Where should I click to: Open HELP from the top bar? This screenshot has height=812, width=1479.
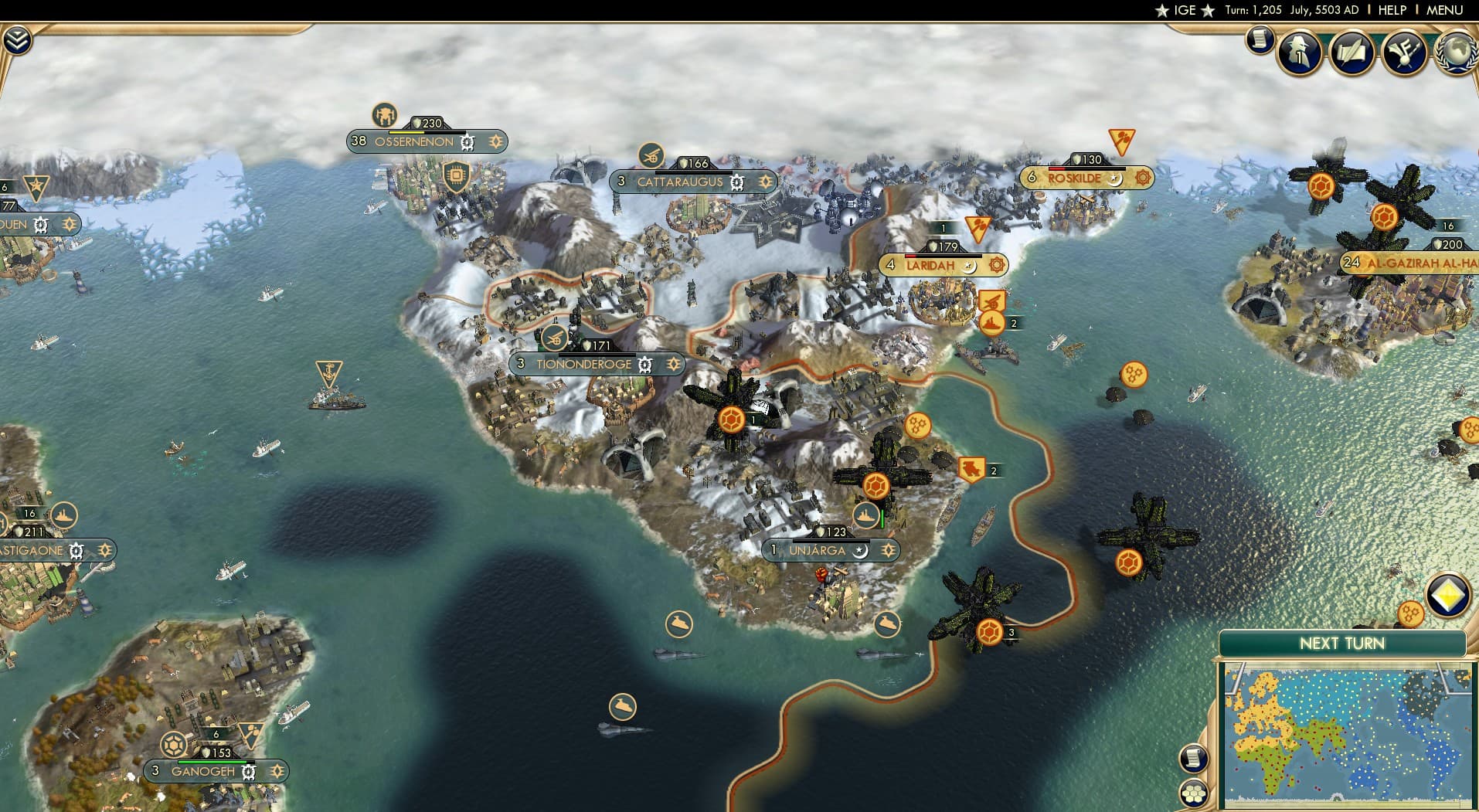click(x=1392, y=10)
